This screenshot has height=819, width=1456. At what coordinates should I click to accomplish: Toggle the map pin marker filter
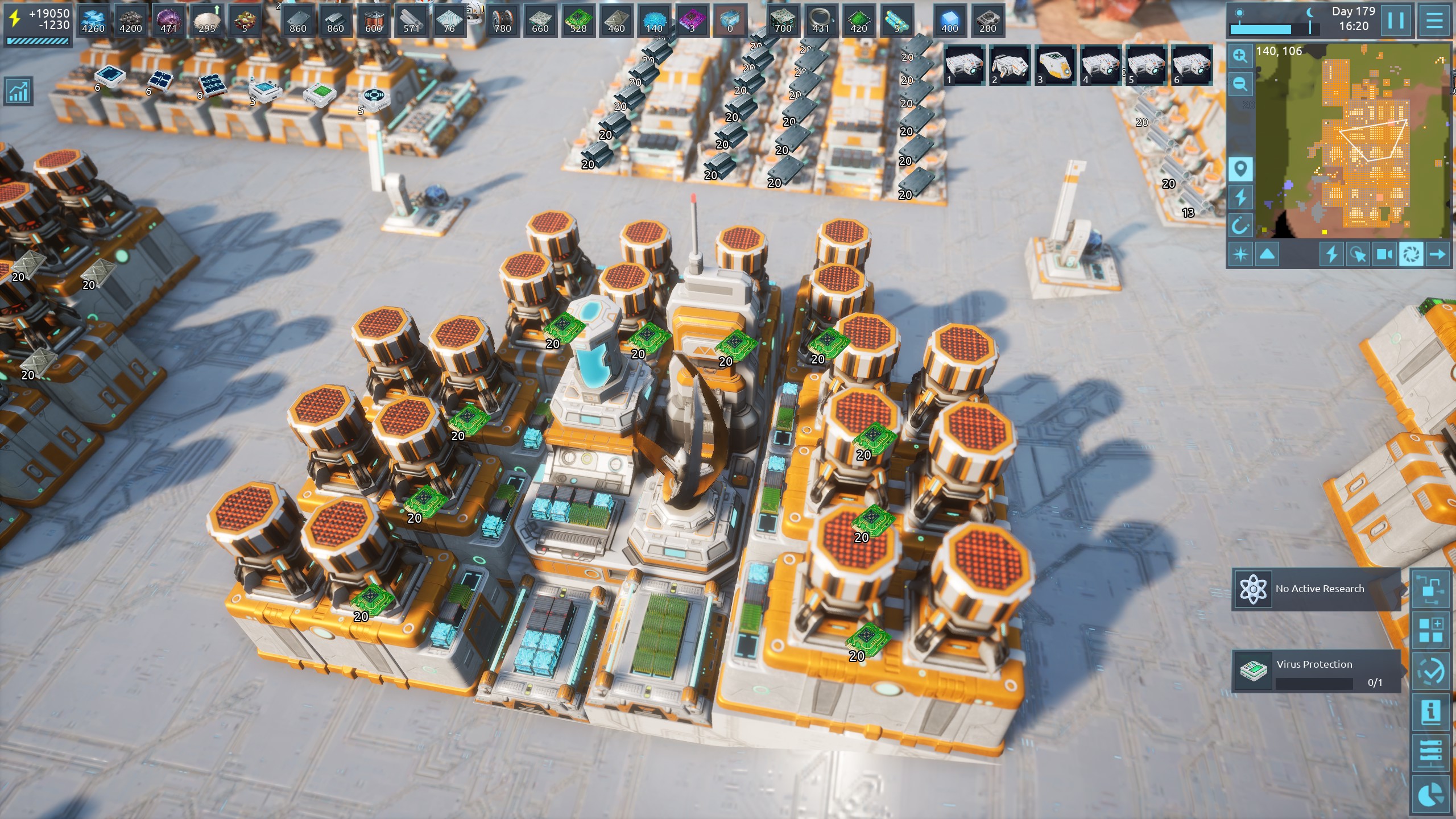(1240, 169)
